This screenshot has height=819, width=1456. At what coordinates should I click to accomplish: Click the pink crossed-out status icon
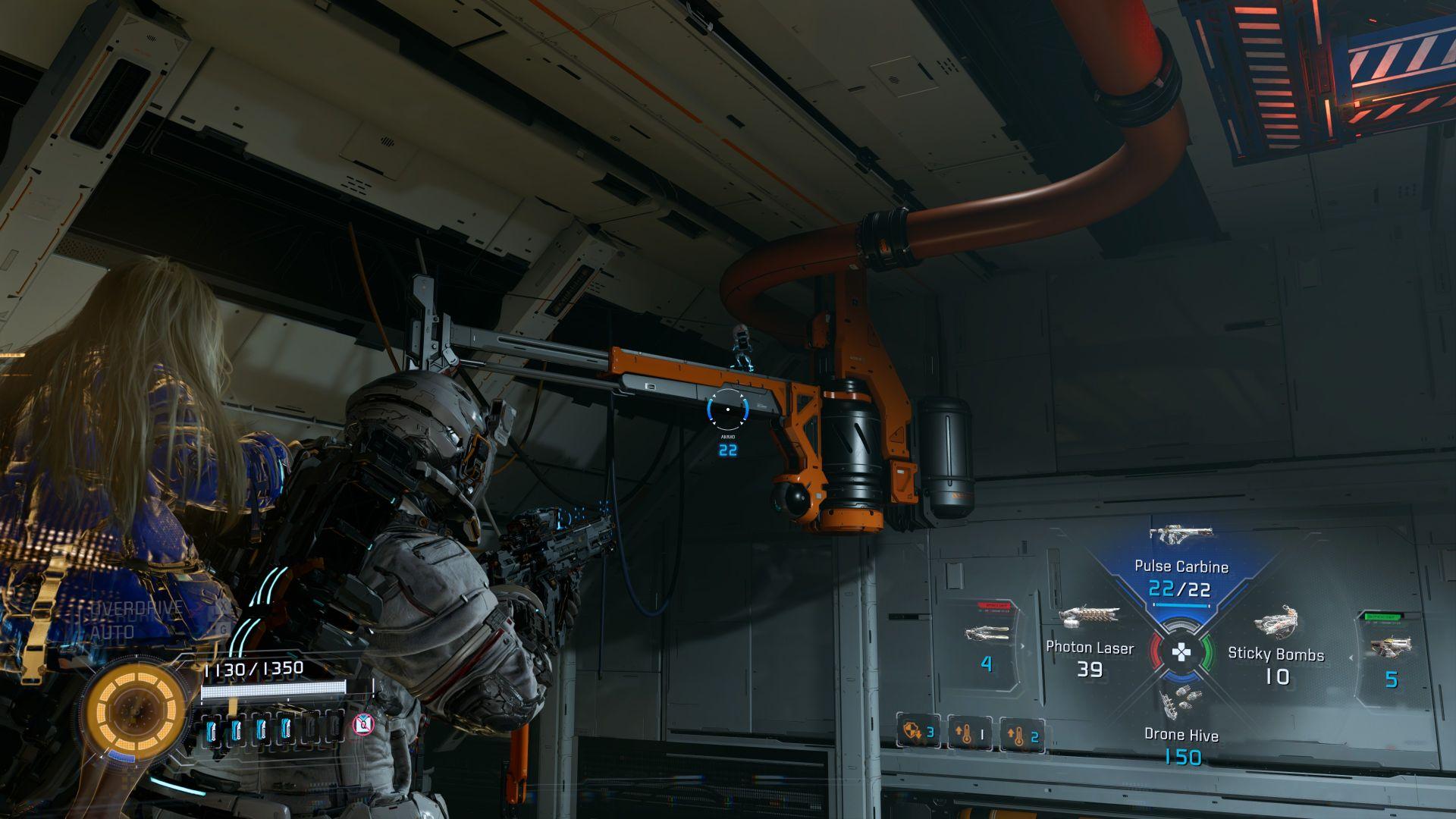coord(364,725)
